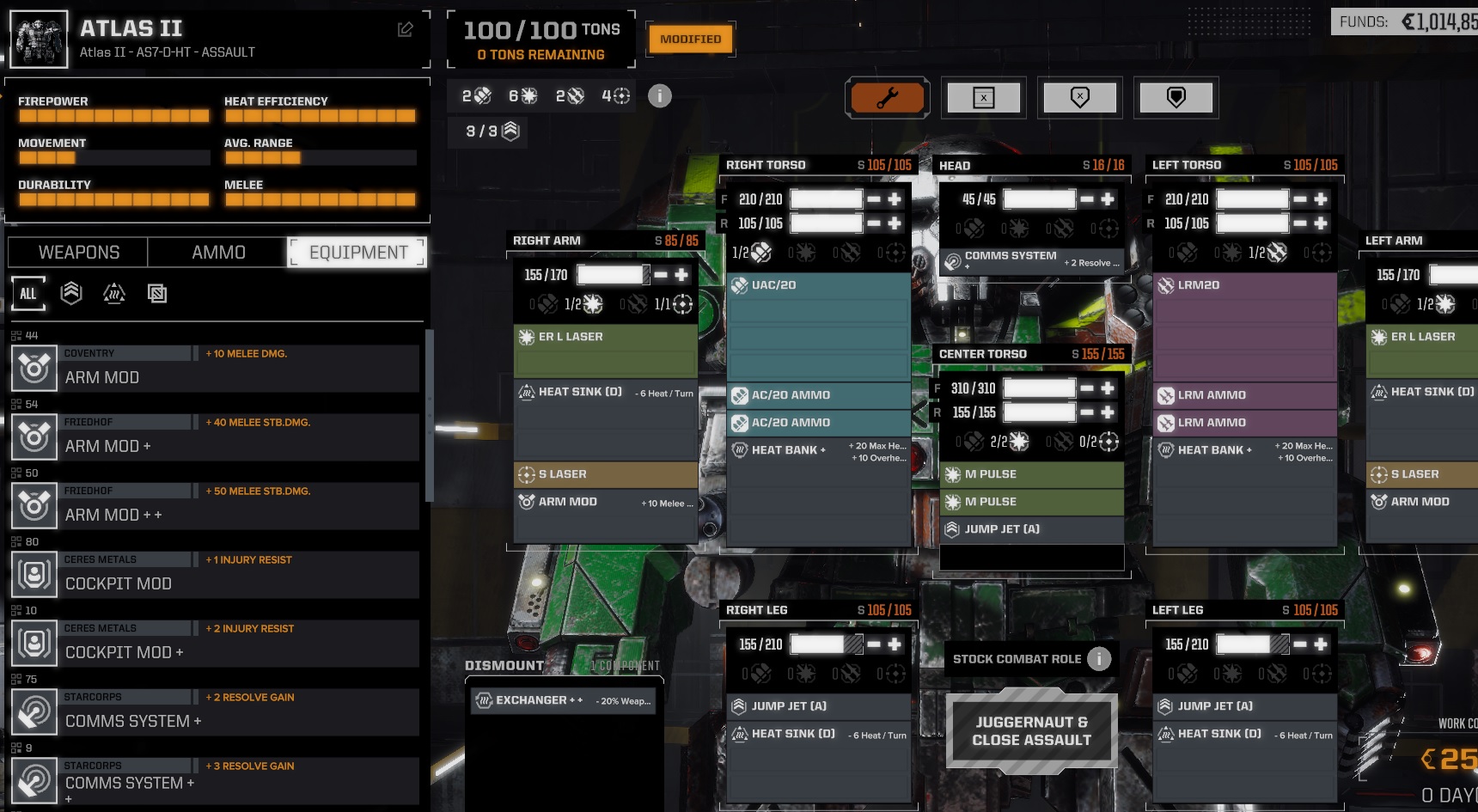This screenshot has width=1478, height=812.
Task: Show all equipment with the ALL filter
Action: pos(28,294)
